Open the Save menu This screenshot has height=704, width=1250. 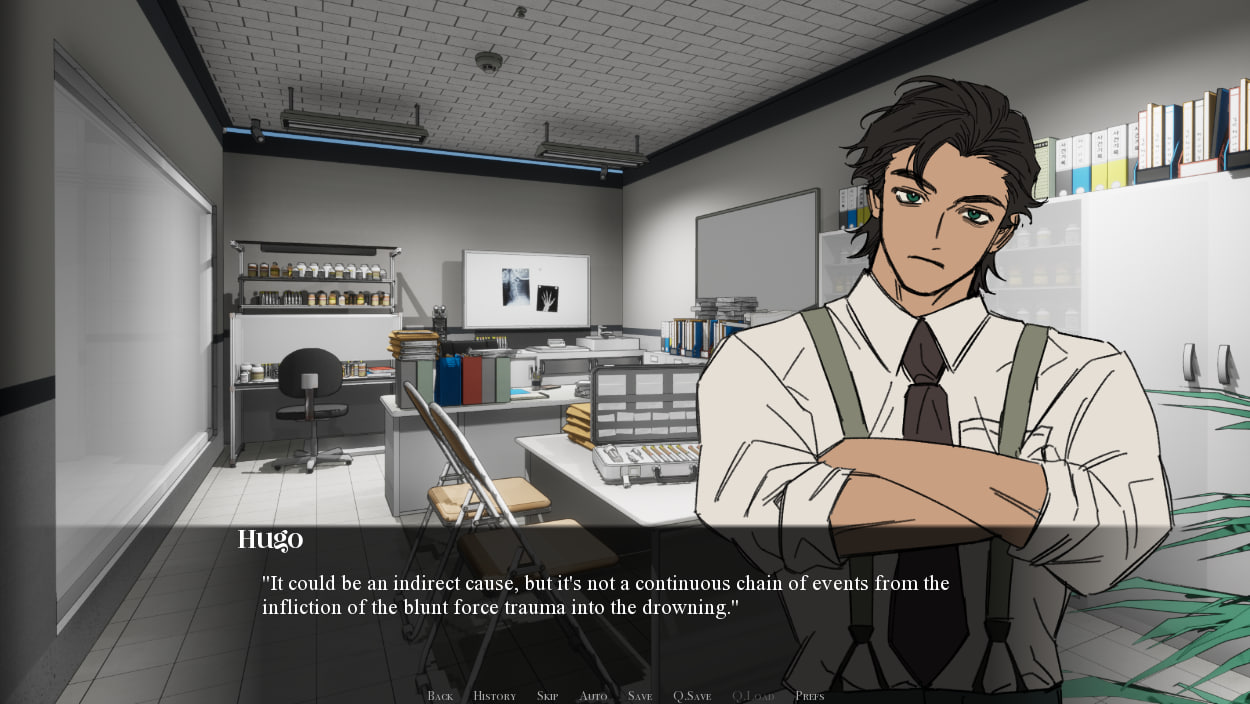pyautogui.click(x=640, y=696)
